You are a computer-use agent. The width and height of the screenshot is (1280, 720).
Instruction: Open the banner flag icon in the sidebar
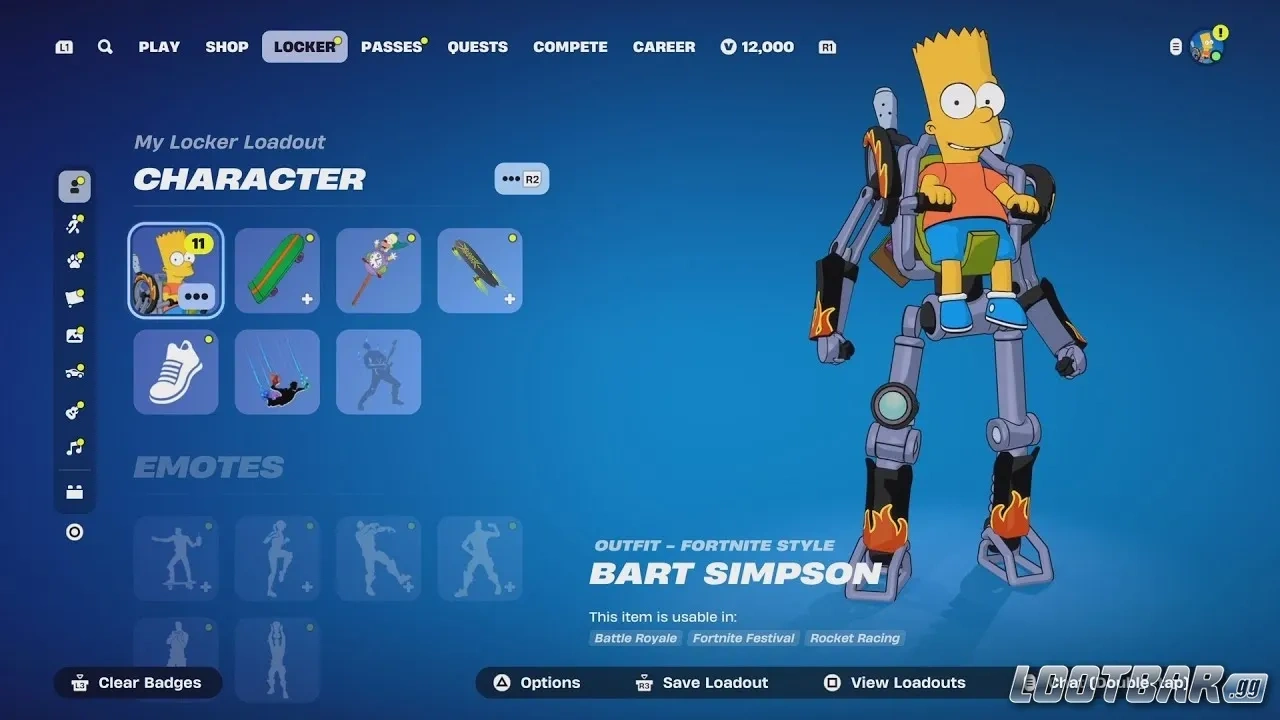coord(75,297)
